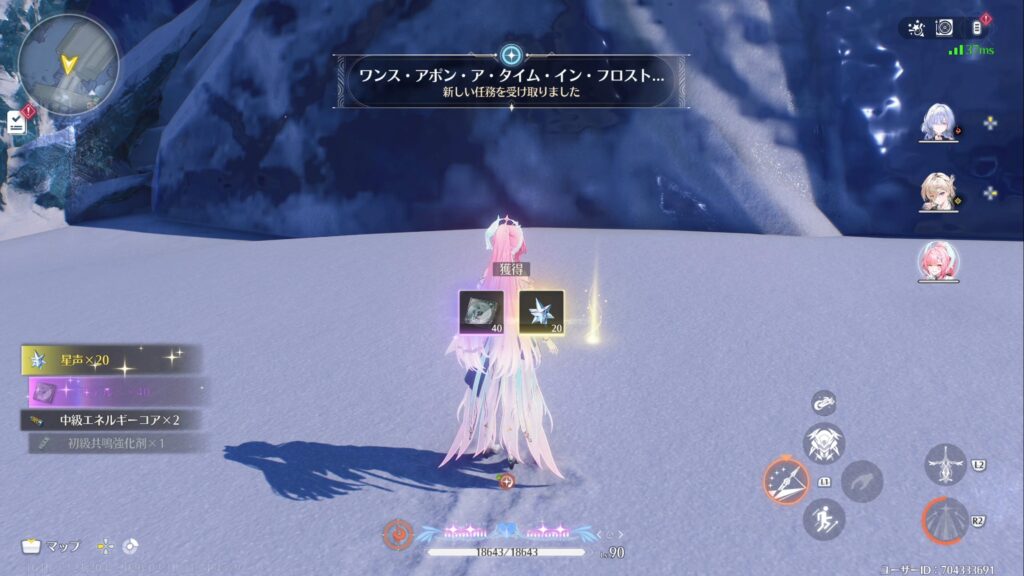Activate the motorcycle mount icon
This screenshot has height=576, width=1024.
[824, 403]
